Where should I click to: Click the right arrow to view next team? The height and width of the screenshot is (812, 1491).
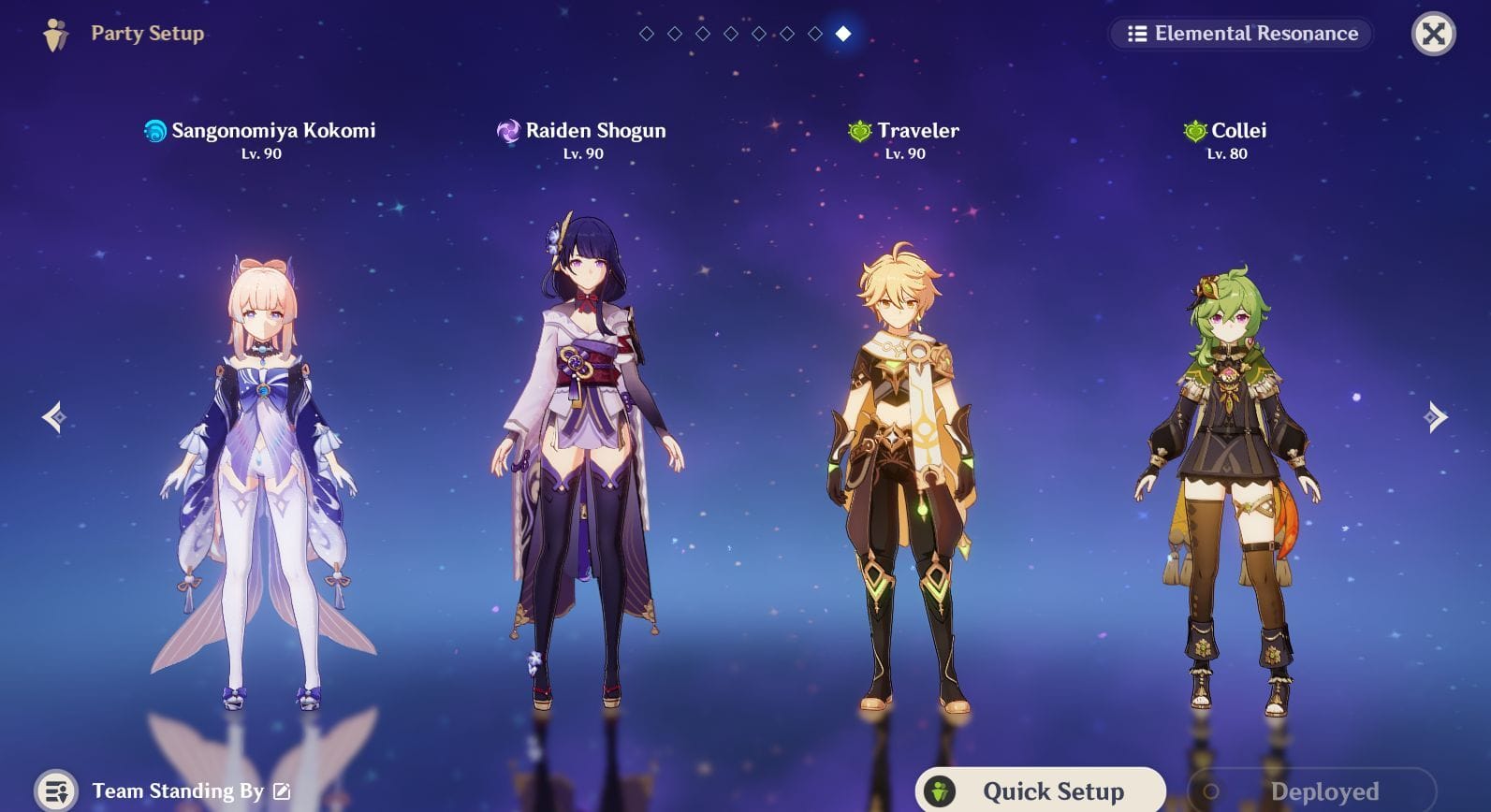[x=1438, y=418]
